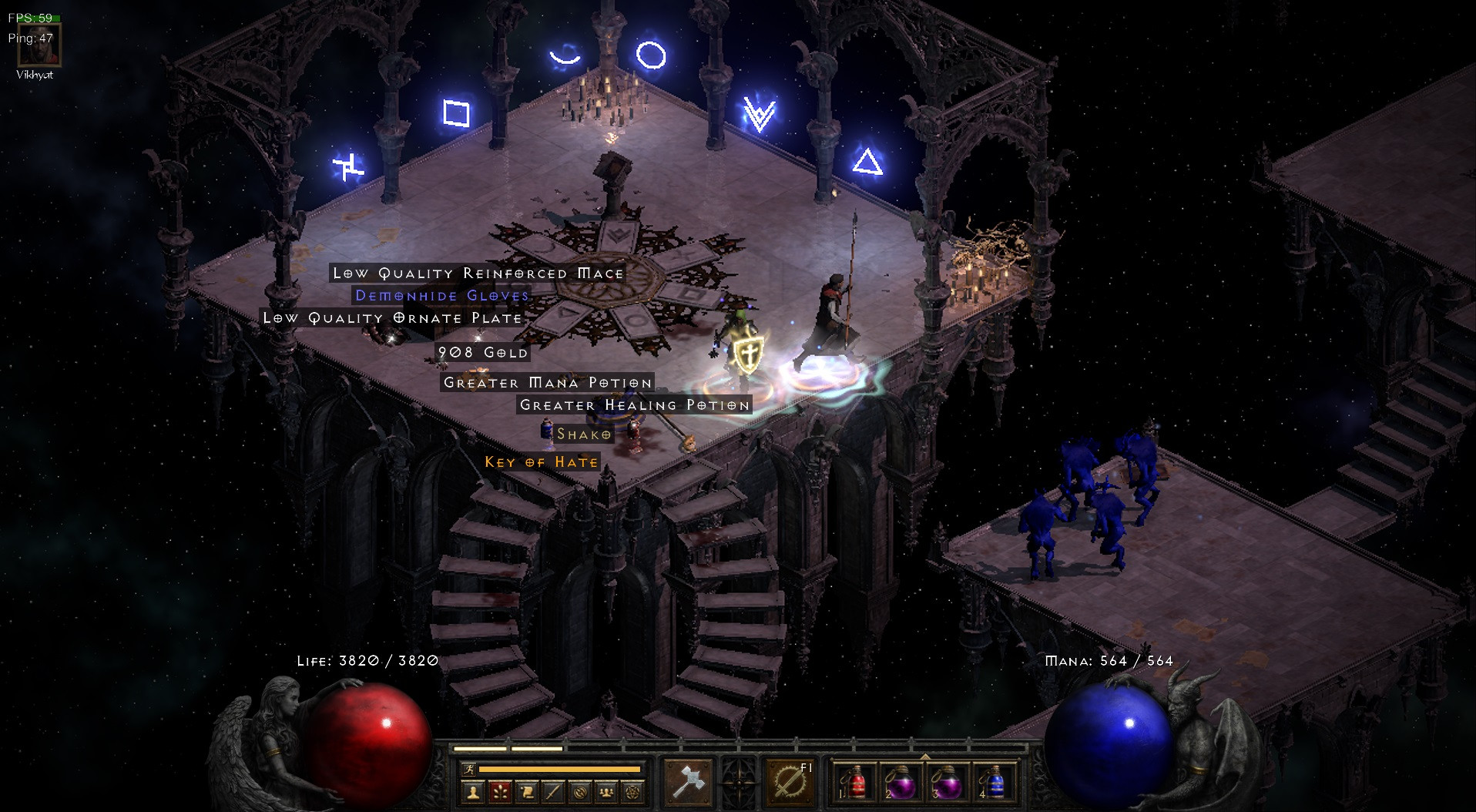Use the red healing potion in belt slot 1
Viewport: 1476px width, 812px height.
coord(854,783)
